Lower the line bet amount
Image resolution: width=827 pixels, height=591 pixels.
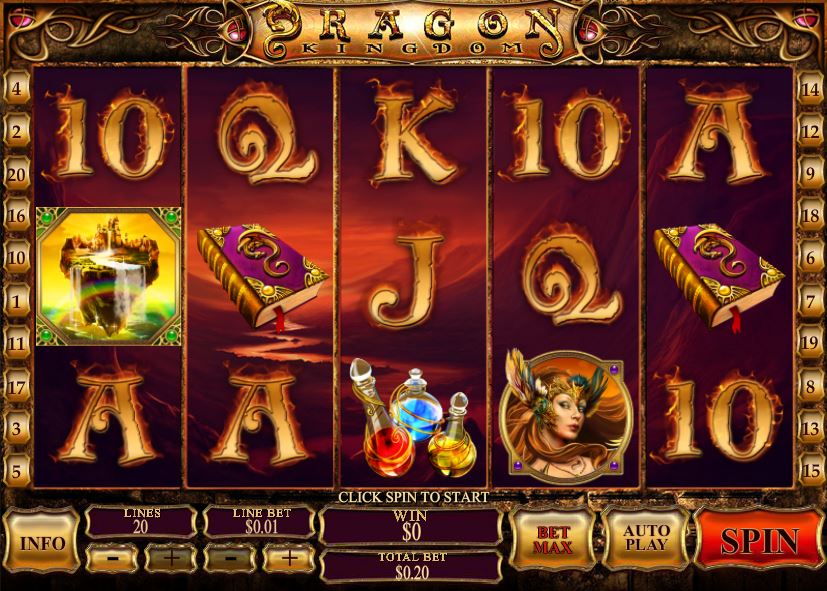point(229,557)
